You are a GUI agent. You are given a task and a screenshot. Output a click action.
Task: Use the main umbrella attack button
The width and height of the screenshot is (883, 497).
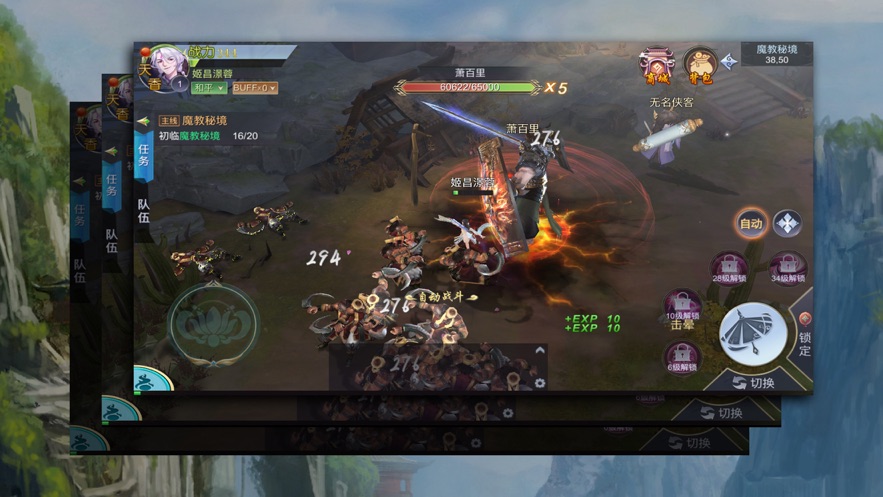click(x=752, y=334)
